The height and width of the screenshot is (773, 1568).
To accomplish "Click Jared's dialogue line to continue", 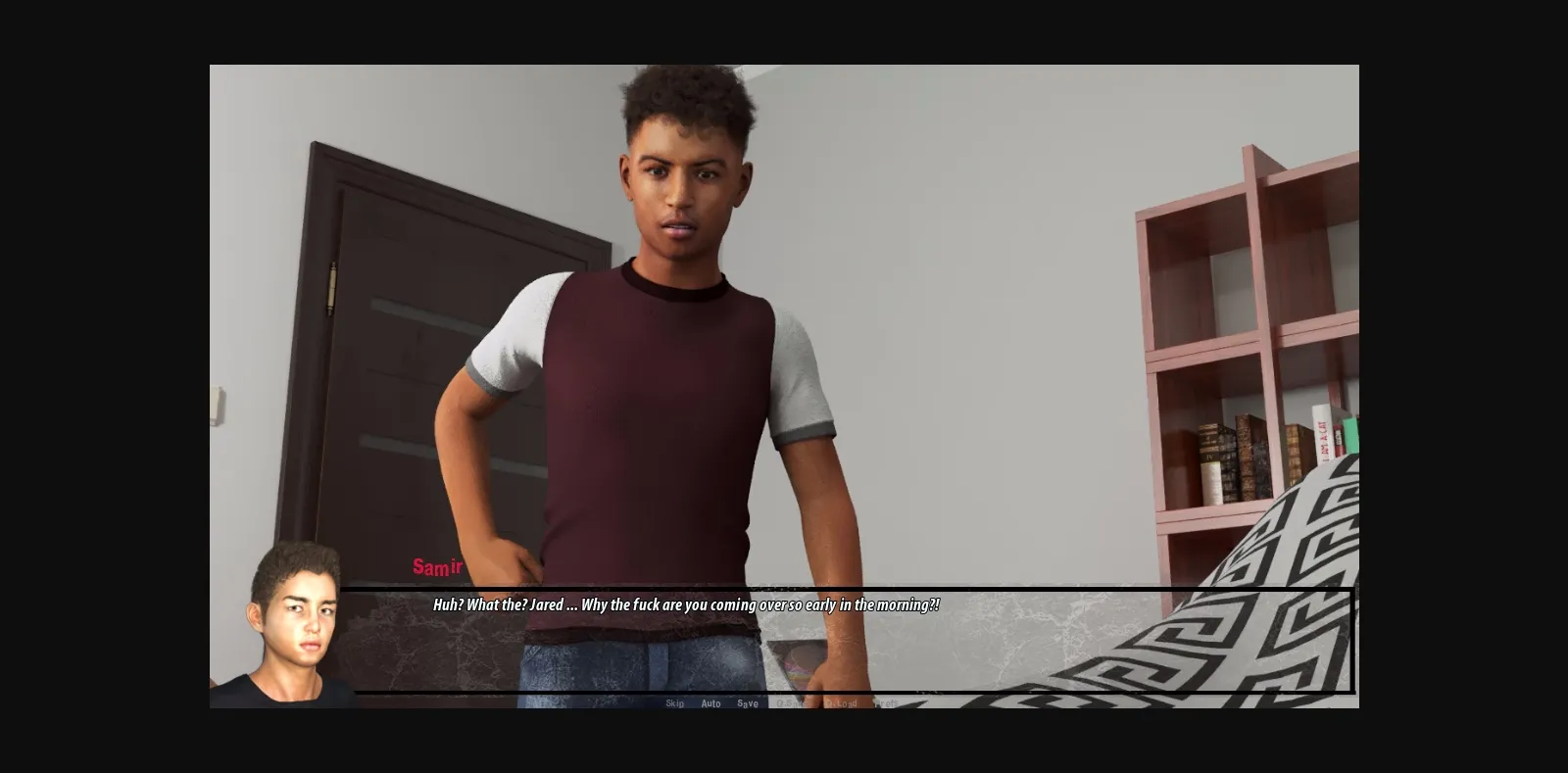I will pyautogui.click(x=683, y=605).
